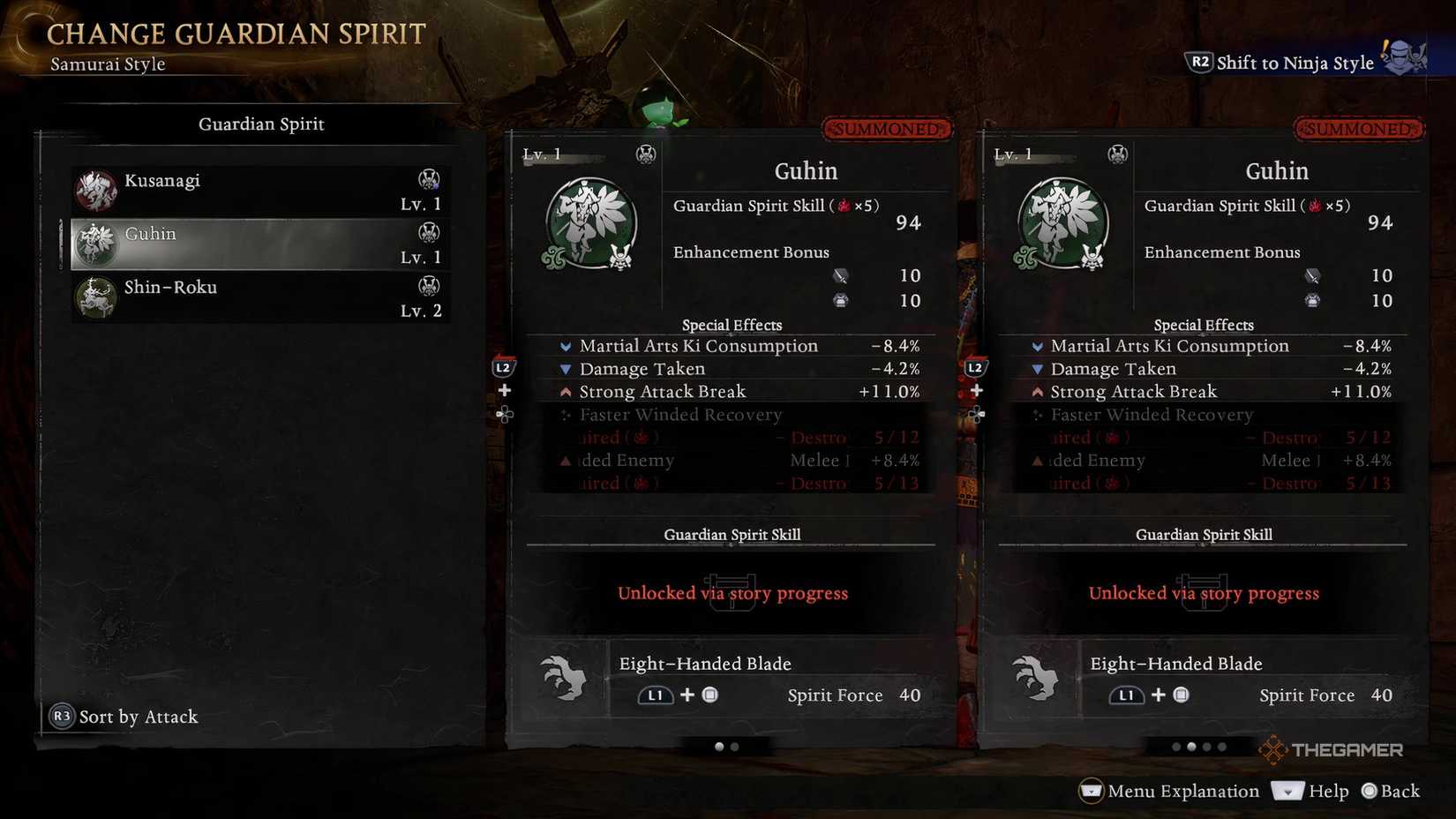The width and height of the screenshot is (1456, 819).
Task: Switch to the Guardian Spirit Skill section
Action: [x=732, y=534]
